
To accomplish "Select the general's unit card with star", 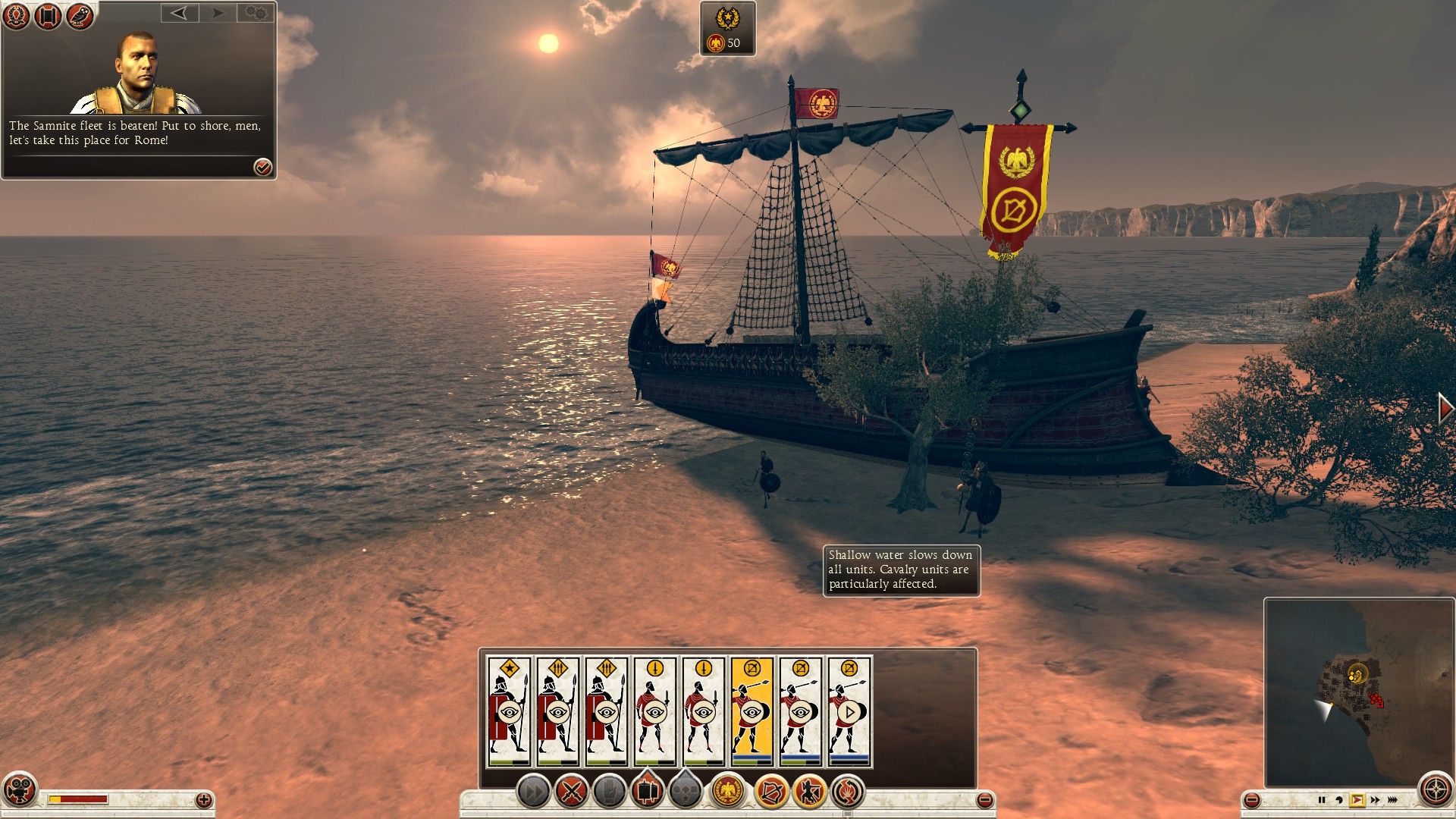I will point(509,711).
